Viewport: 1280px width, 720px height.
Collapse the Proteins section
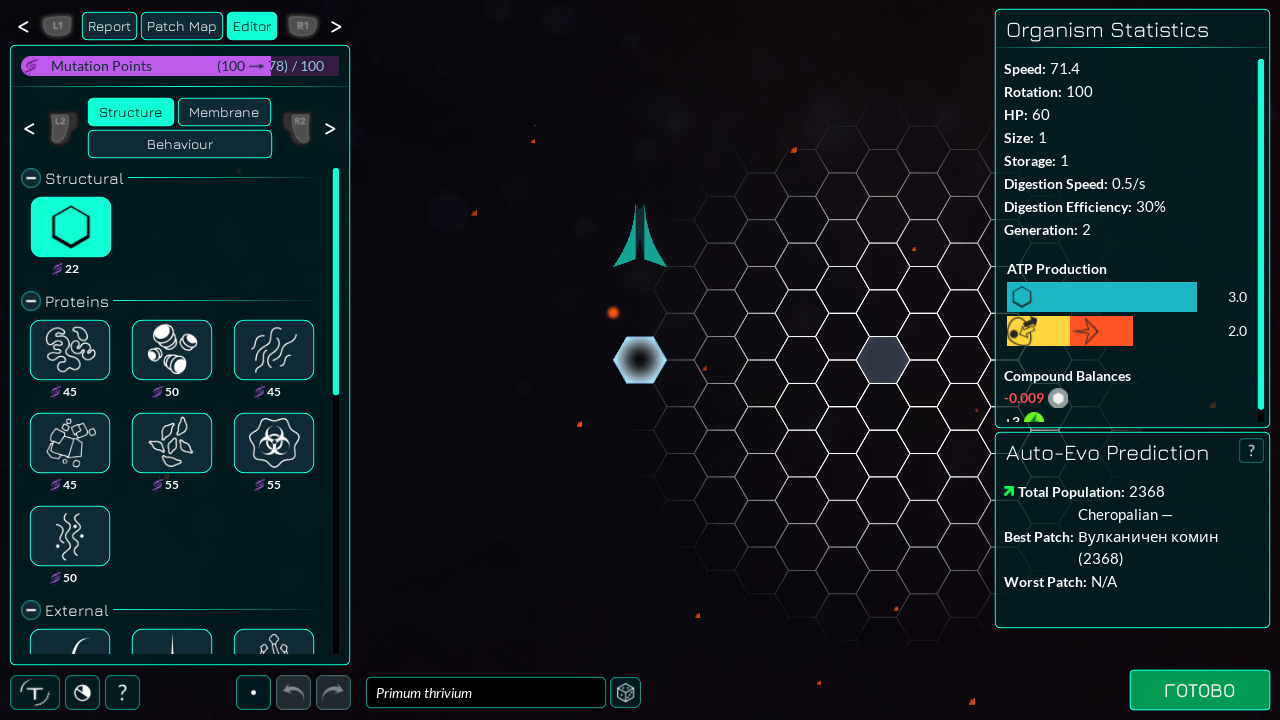(x=30, y=302)
